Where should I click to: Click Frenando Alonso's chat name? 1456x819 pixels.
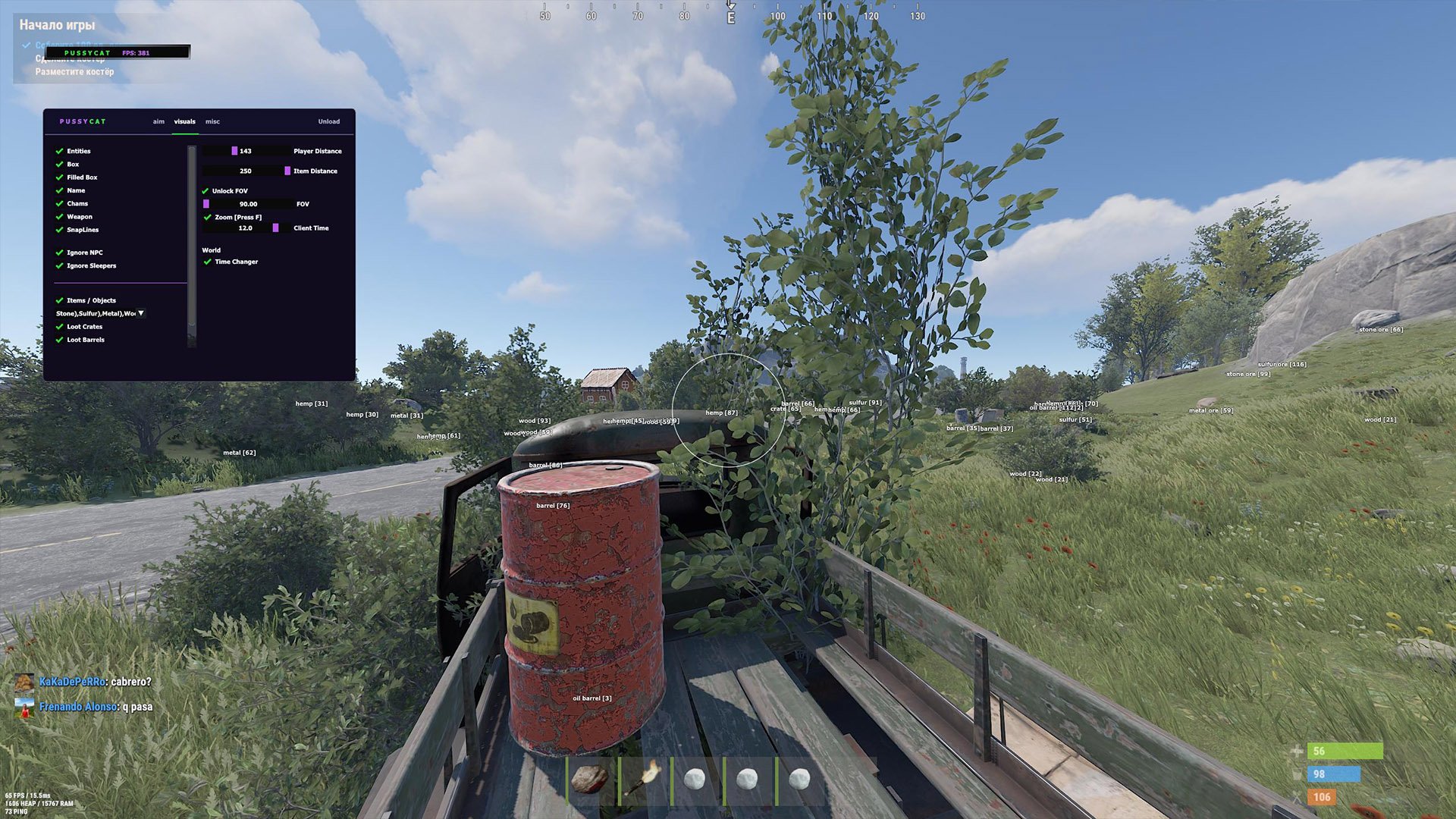pos(79,707)
